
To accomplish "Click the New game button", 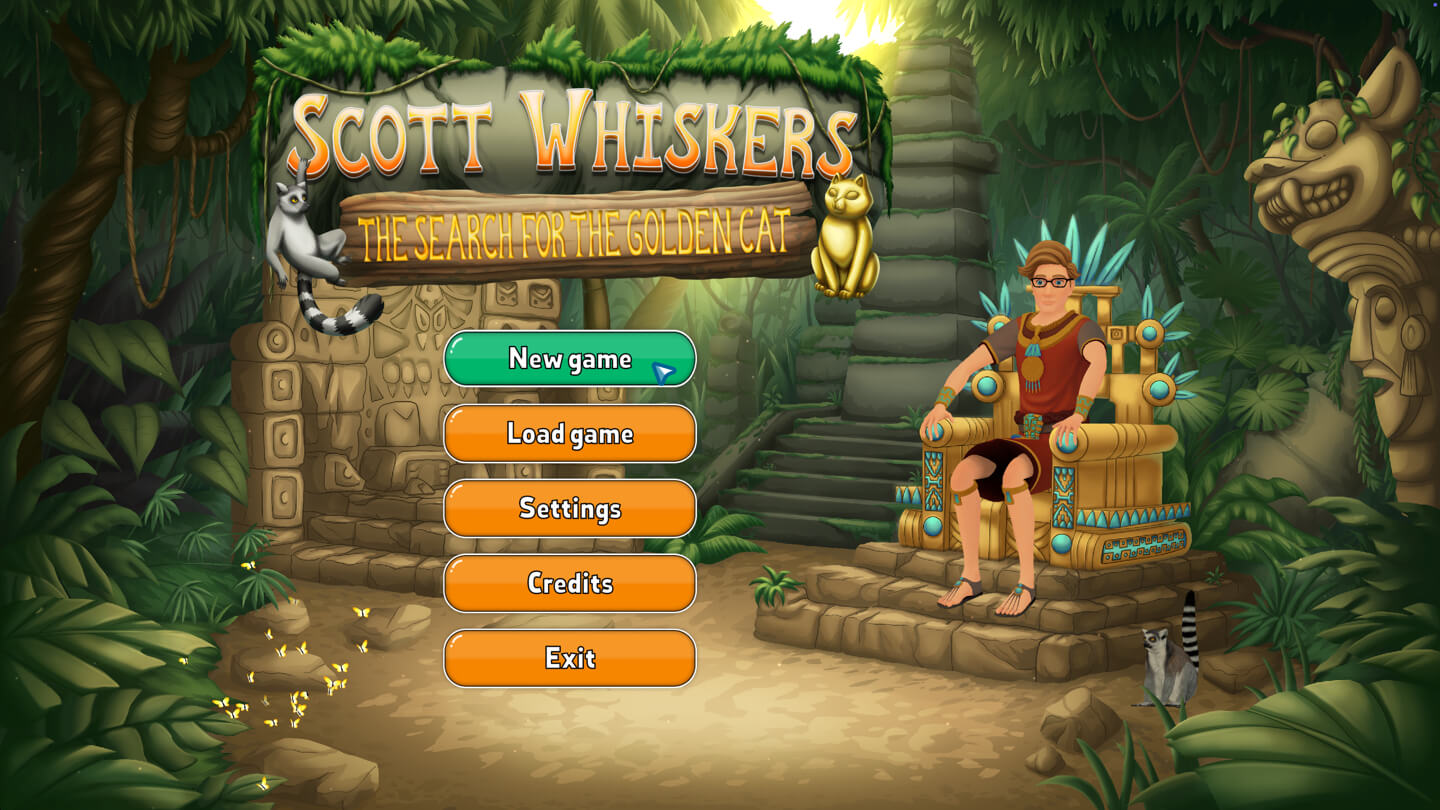I will tap(569, 358).
